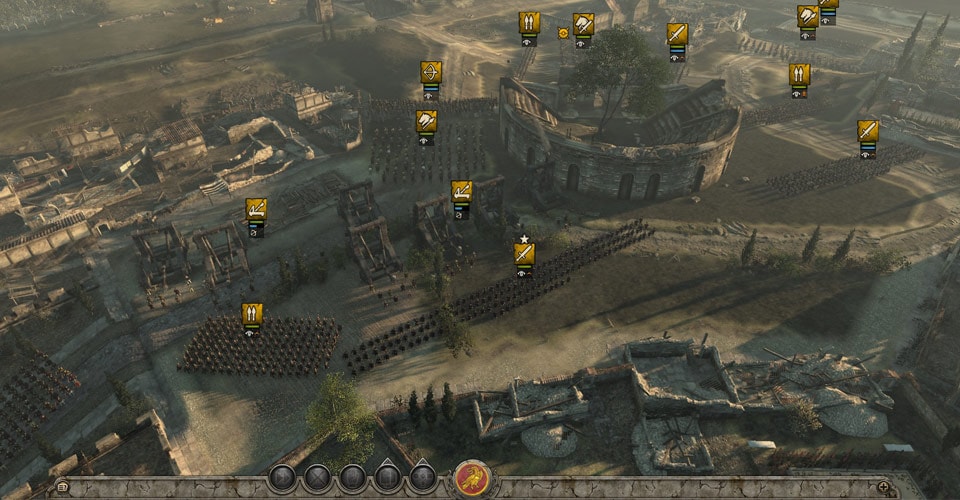Click the small round gold marker by the amphitheatre
The image size is (960, 500).
(x=563, y=33)
